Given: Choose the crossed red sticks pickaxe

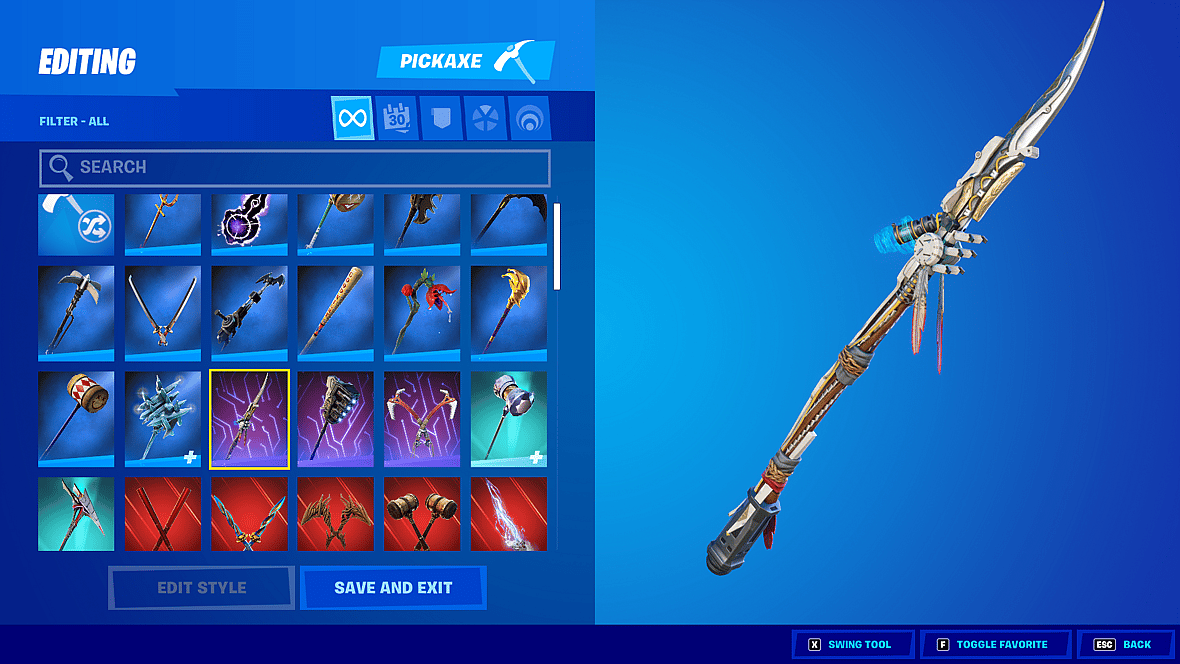Looking at the screenshot, I should (x=163, y=514).
